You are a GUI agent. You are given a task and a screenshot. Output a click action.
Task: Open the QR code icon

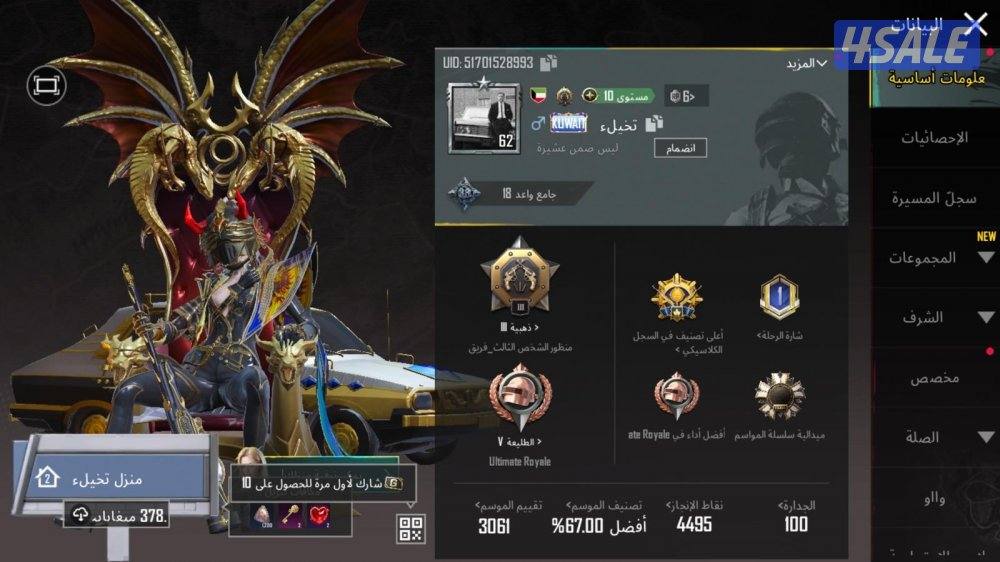click(x=410, y=529)
